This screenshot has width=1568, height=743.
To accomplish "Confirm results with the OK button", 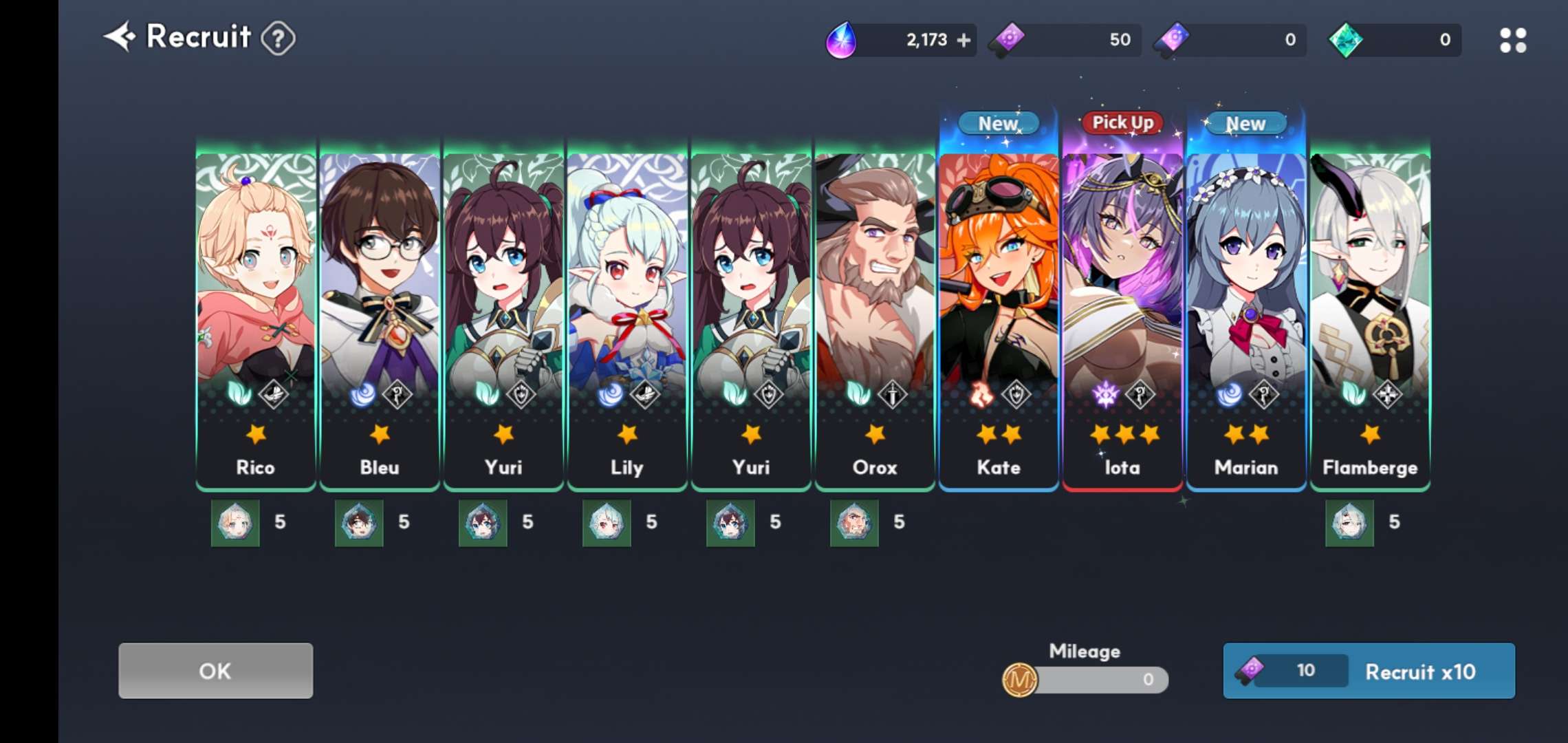I will click(215, 671).
